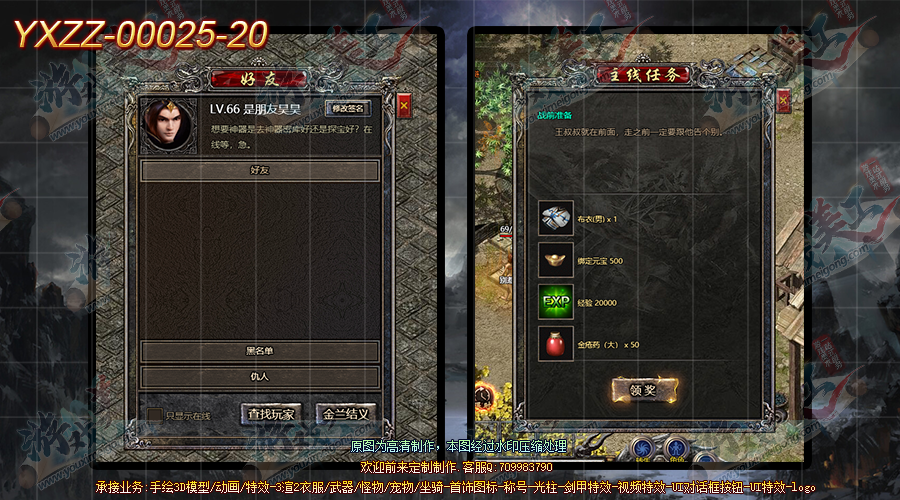Select the 布衣(男) cloth armor reward icon
Image resolution: width=900 pixels, height=500 pixels.
coord(555,218)
